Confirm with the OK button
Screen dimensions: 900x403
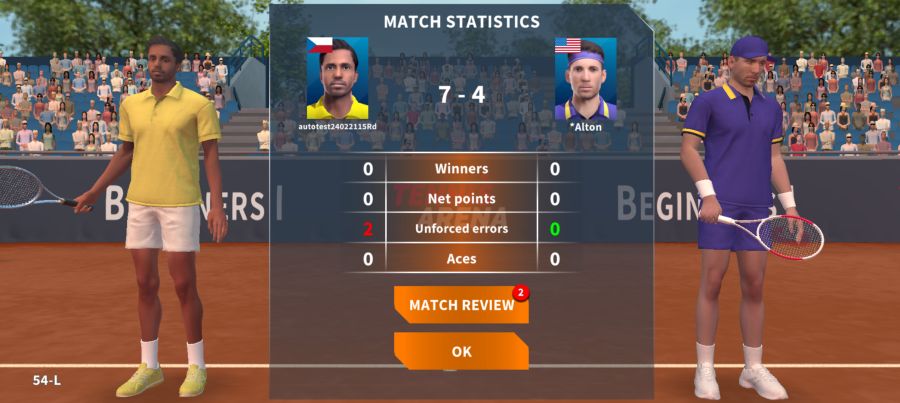tap(461, 351)
